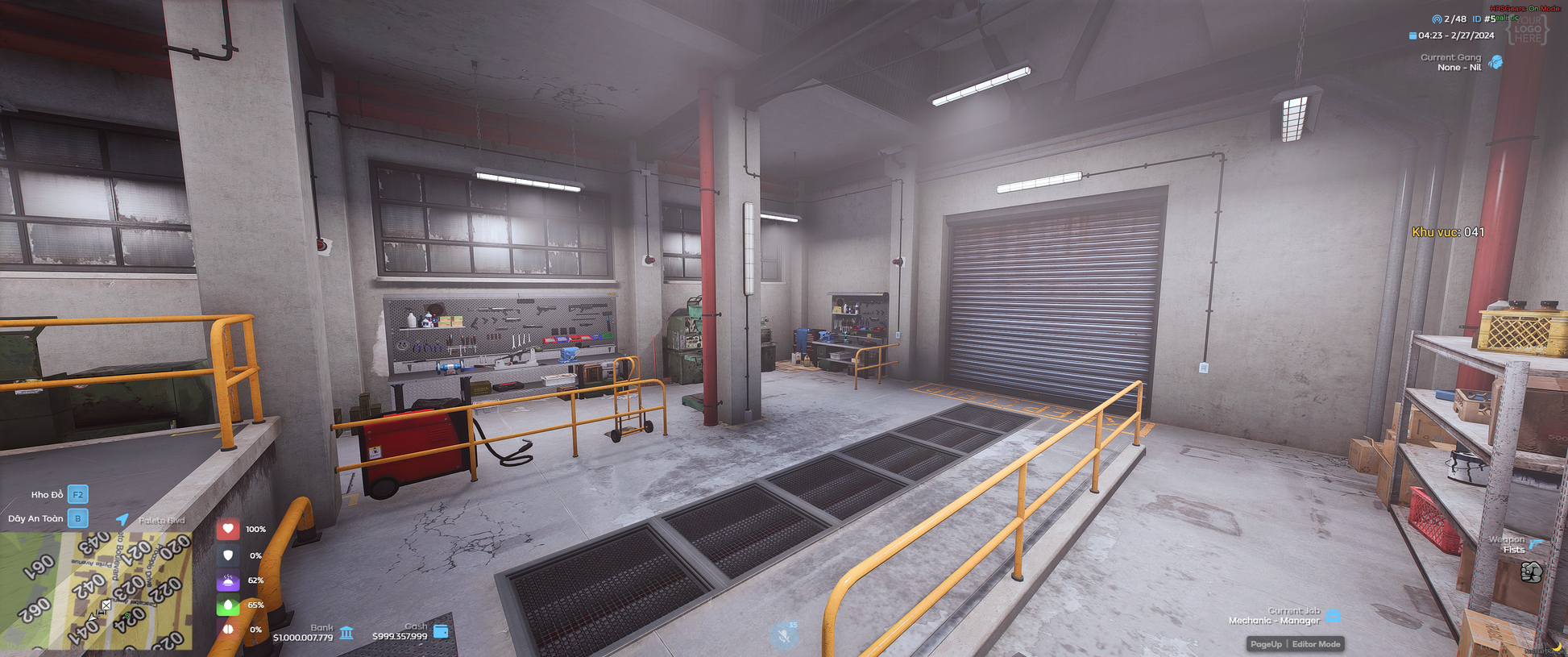The height and width of the screenshot is (657, 1568).
Task: Click the red heart health icon
Action: click(228, 529)
